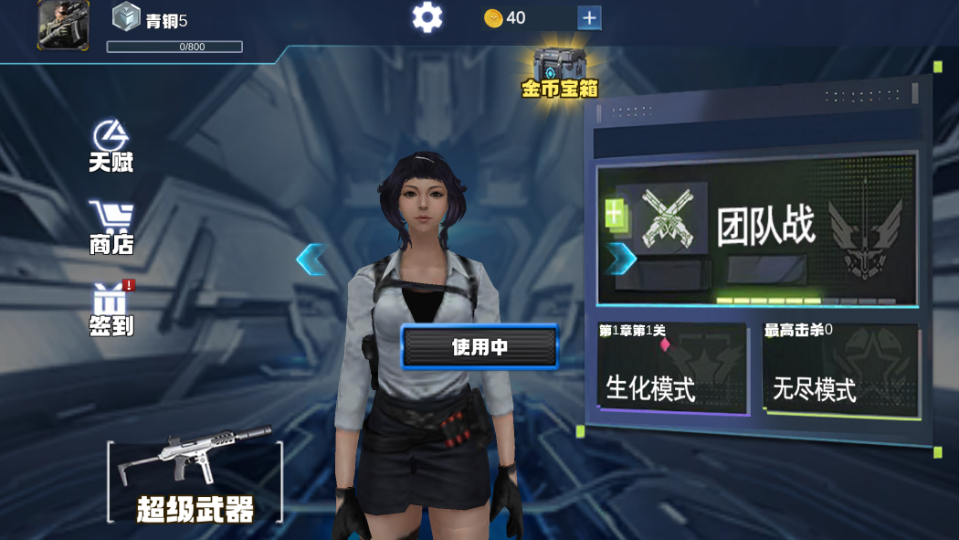The image size is (959, 540).
Task: Click the right arrow on the mode panel
Action: tap(621, 258)
